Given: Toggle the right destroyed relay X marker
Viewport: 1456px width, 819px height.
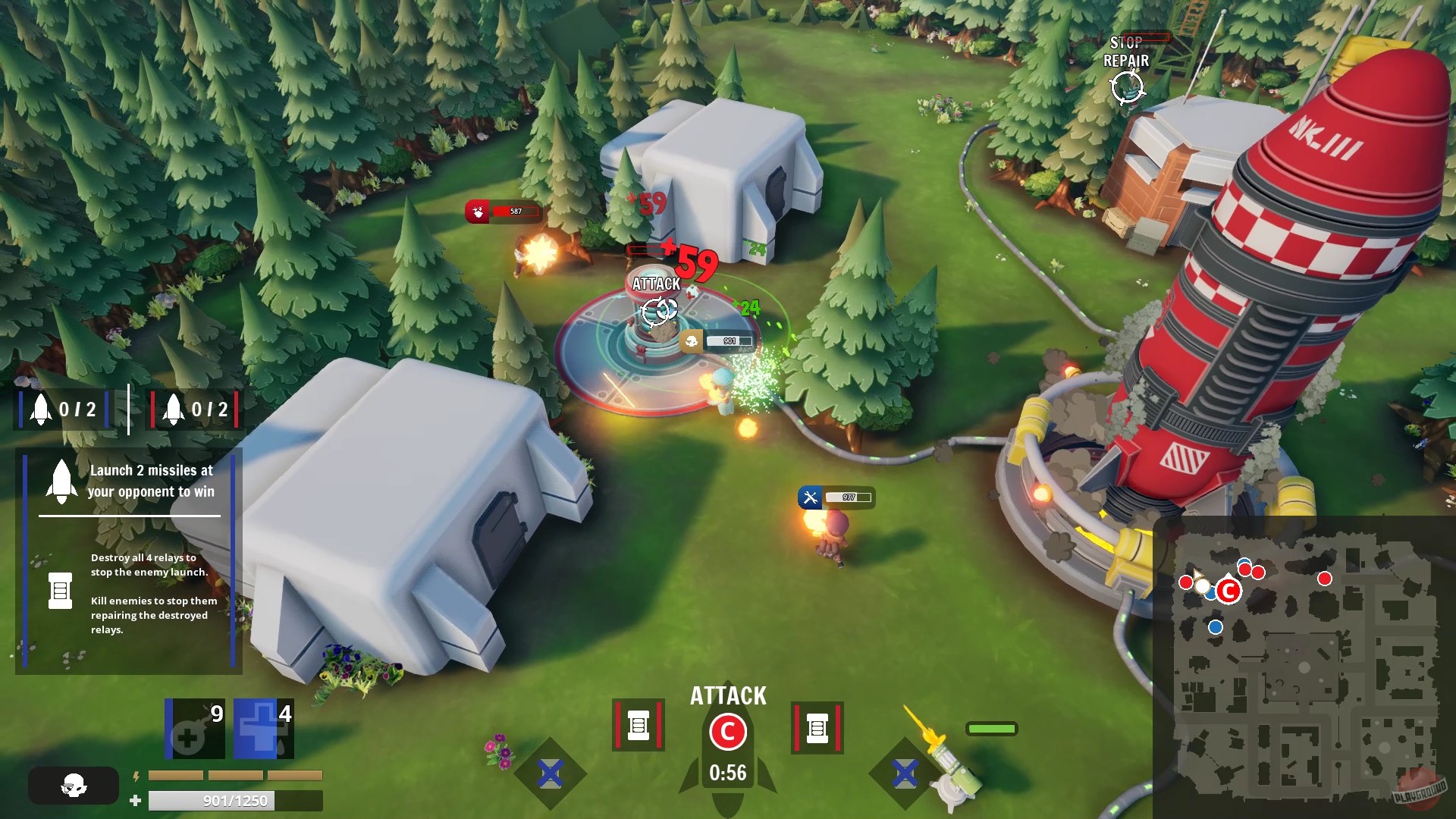Looking at the screenshot, I should [903, 773].
